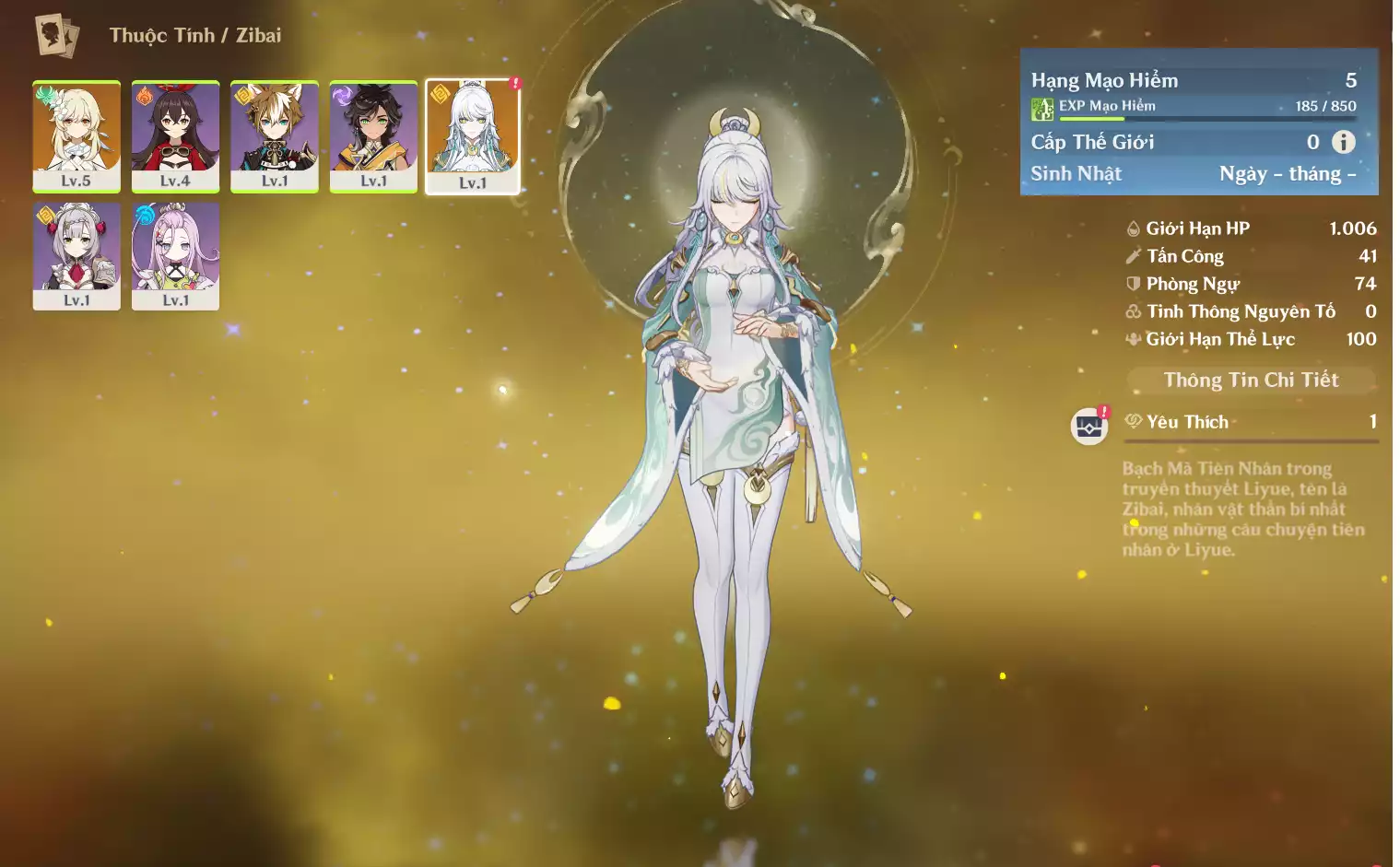The height and width of the screenshot is (867, 1400).
Task: Choose Amber's portrait at Lv.4
Action: click(x=175, y=135)
